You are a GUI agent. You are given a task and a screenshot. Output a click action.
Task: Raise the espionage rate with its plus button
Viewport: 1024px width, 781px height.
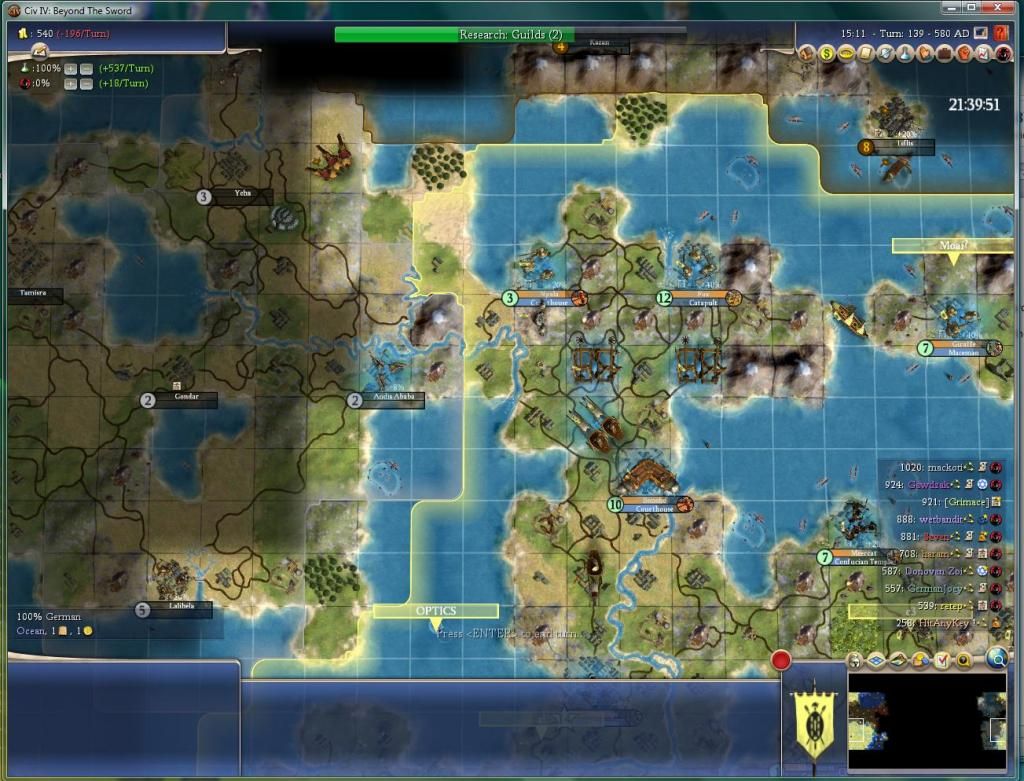(70, 83)
